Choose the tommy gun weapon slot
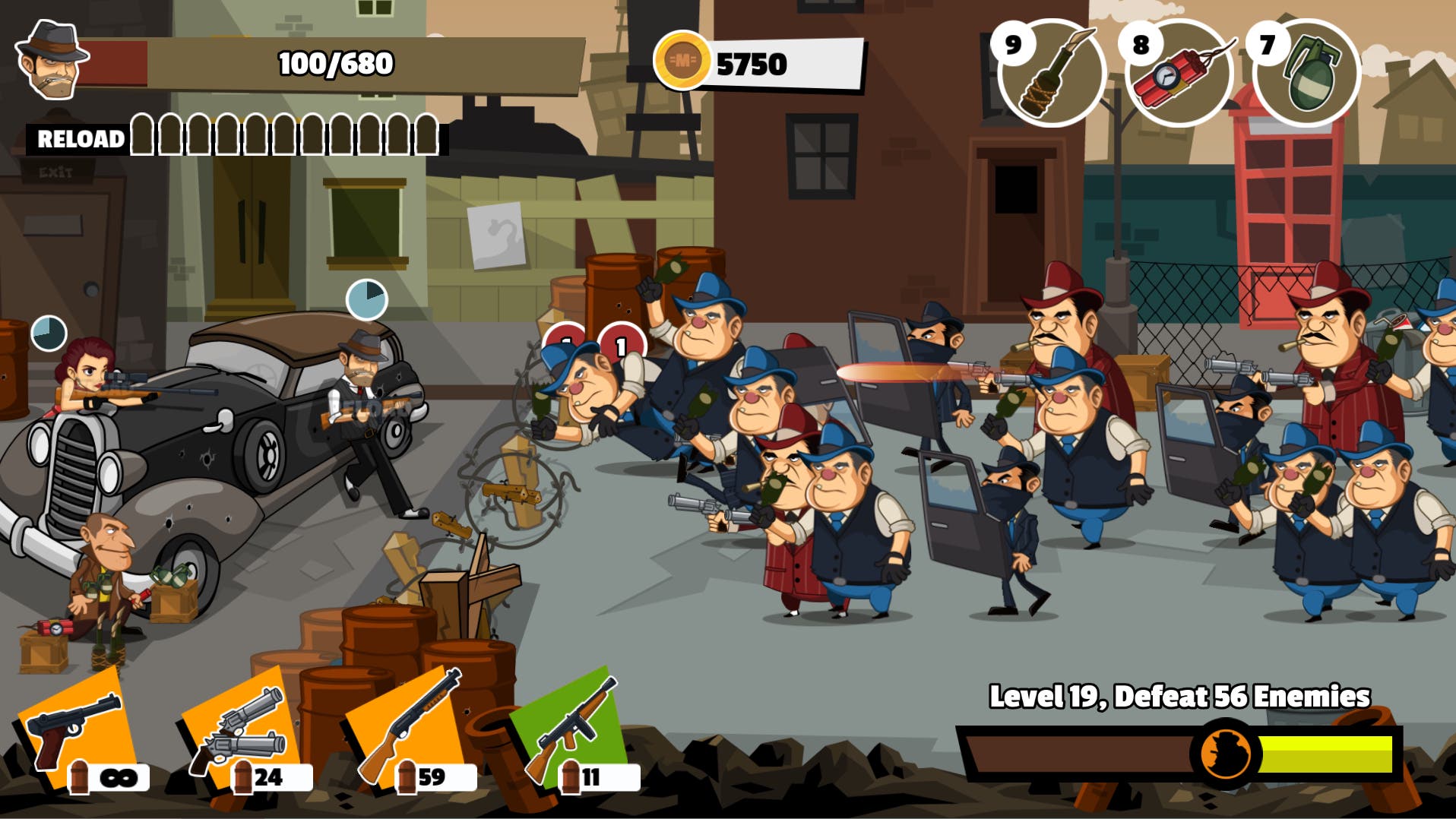 (571, 728)
